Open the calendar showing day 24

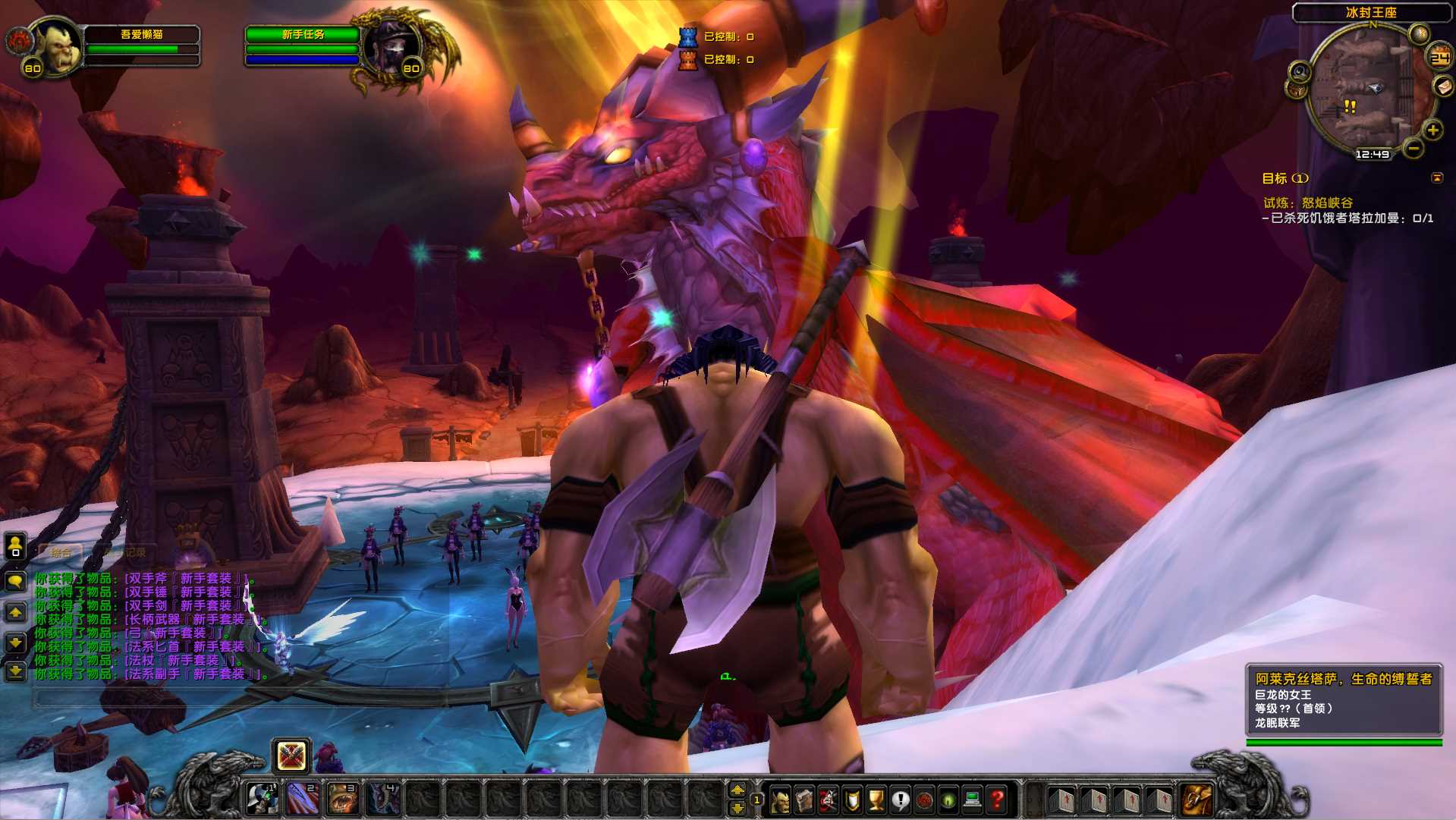pyautogui.click(x=1439, y=58)
